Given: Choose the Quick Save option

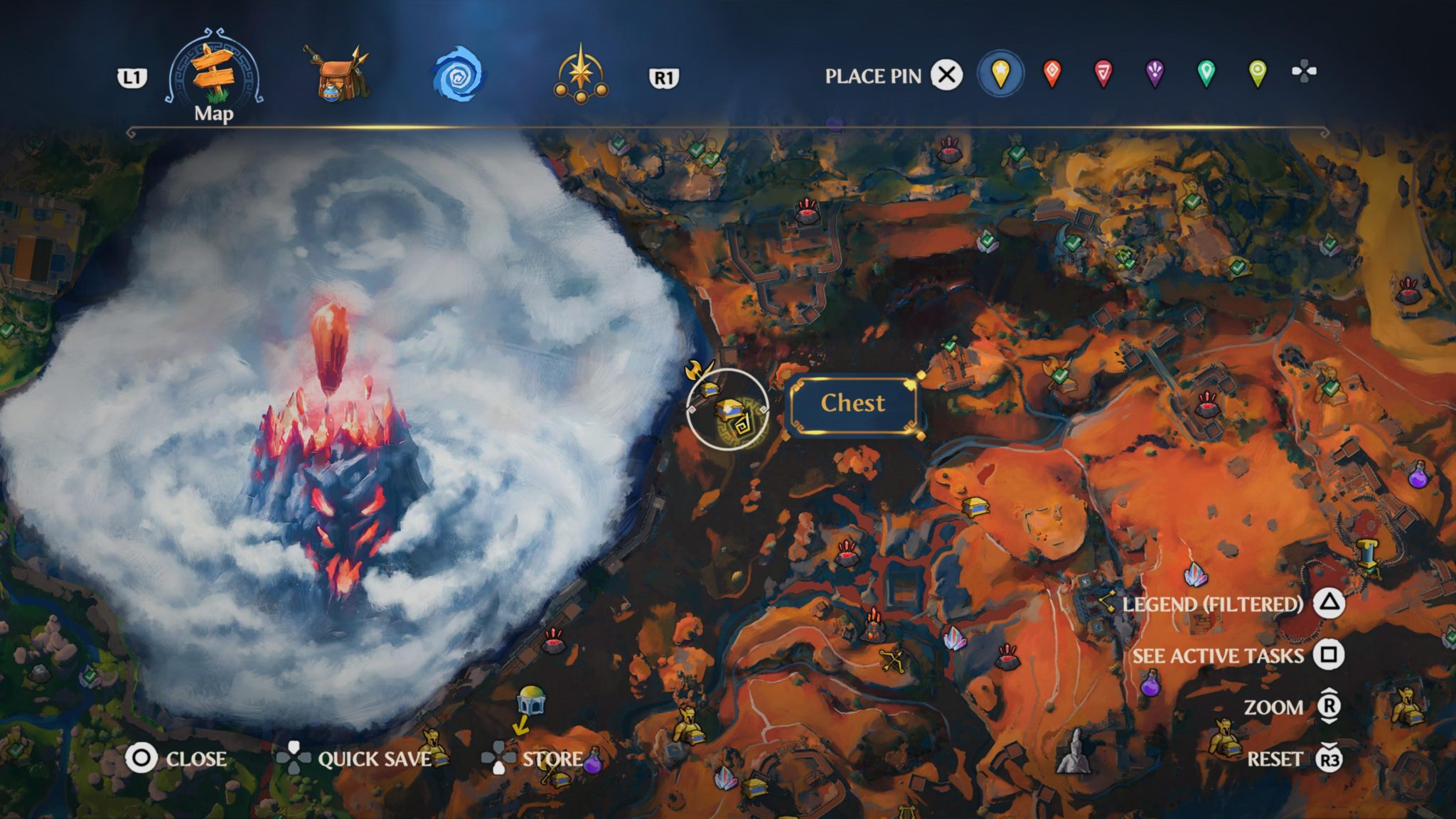Looking at the screenshot, I should pos(373,759).
